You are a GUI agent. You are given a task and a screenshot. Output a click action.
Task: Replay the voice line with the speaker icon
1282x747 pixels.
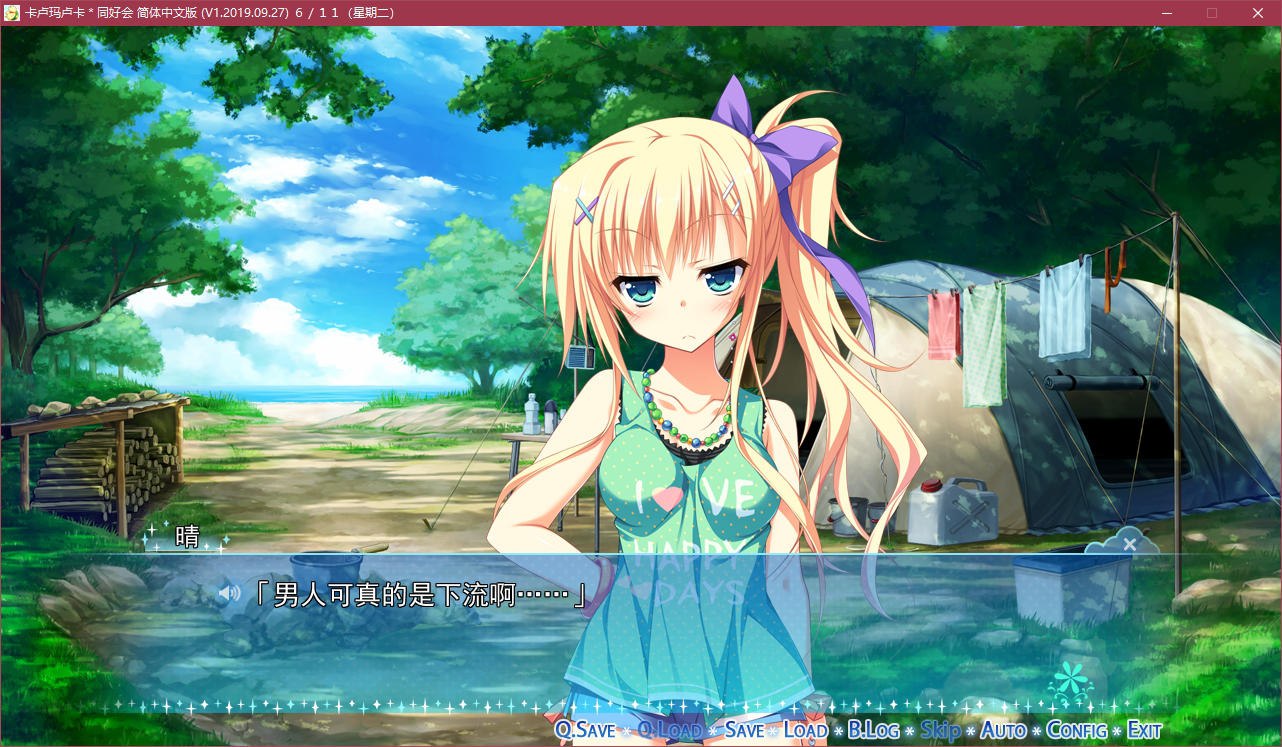point(230,594)
